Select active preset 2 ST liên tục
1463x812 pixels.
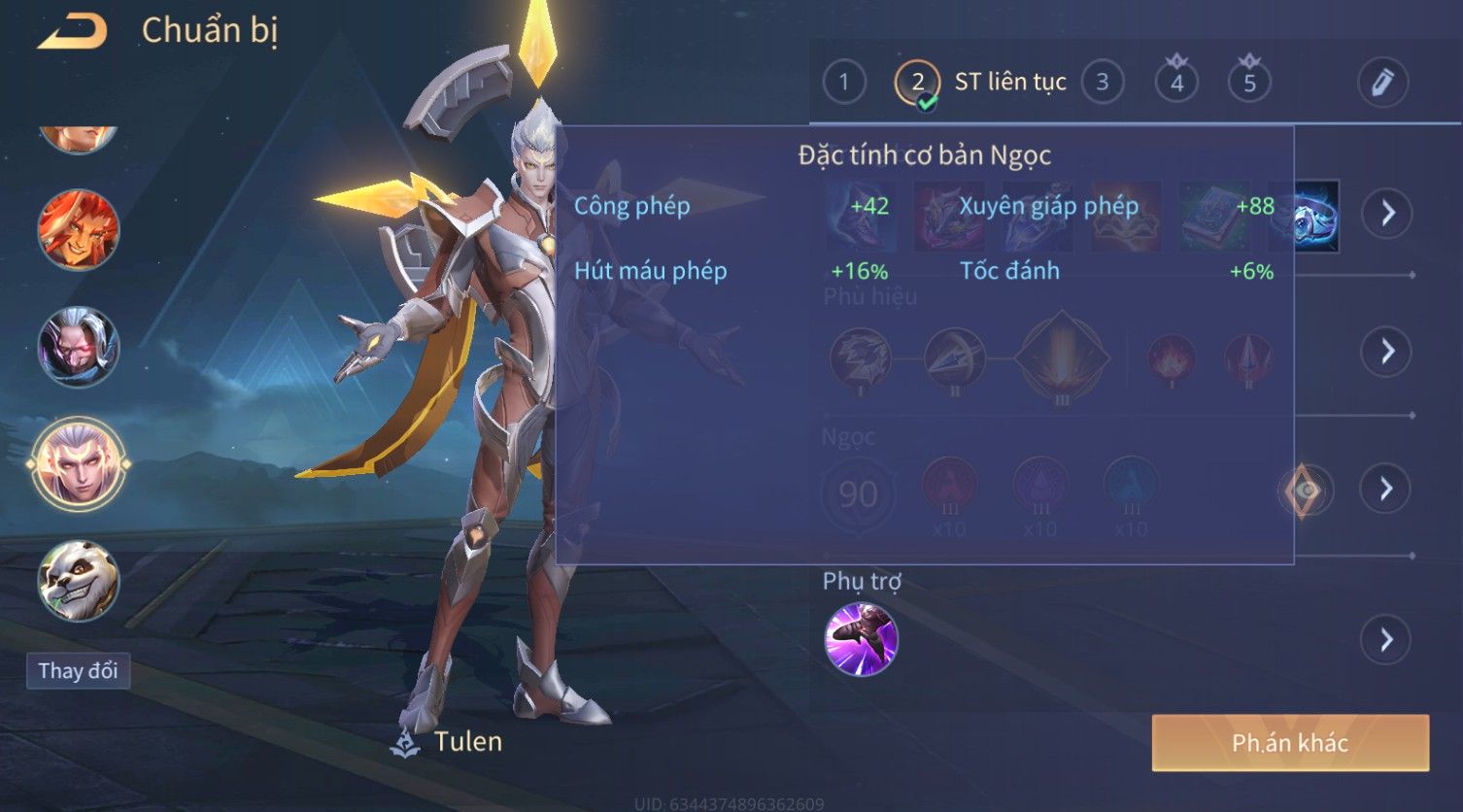tap(917, 83)
